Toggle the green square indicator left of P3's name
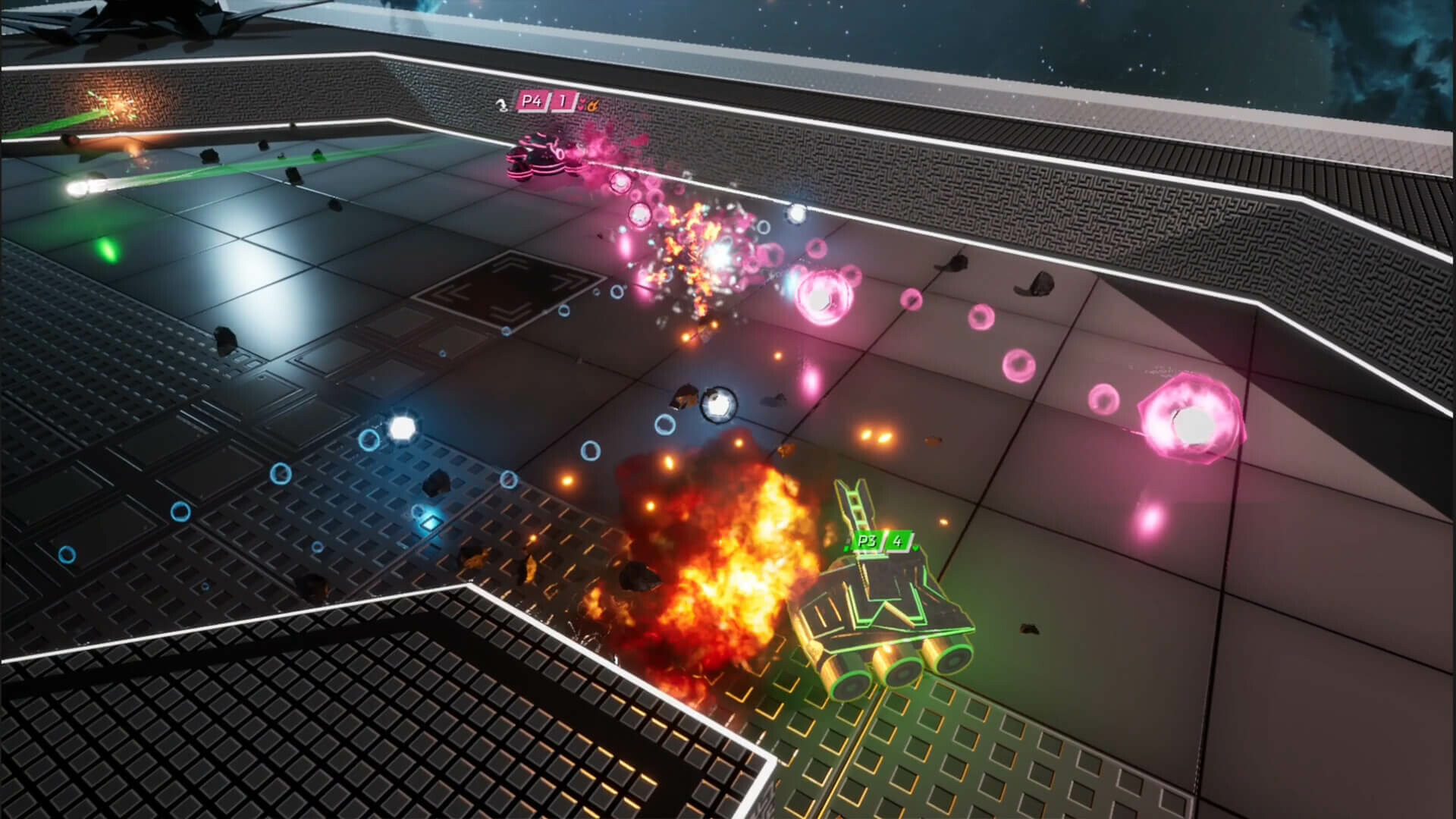This screenshot has height=819, width=1456. pyautogui.click(x=846, y=549)
